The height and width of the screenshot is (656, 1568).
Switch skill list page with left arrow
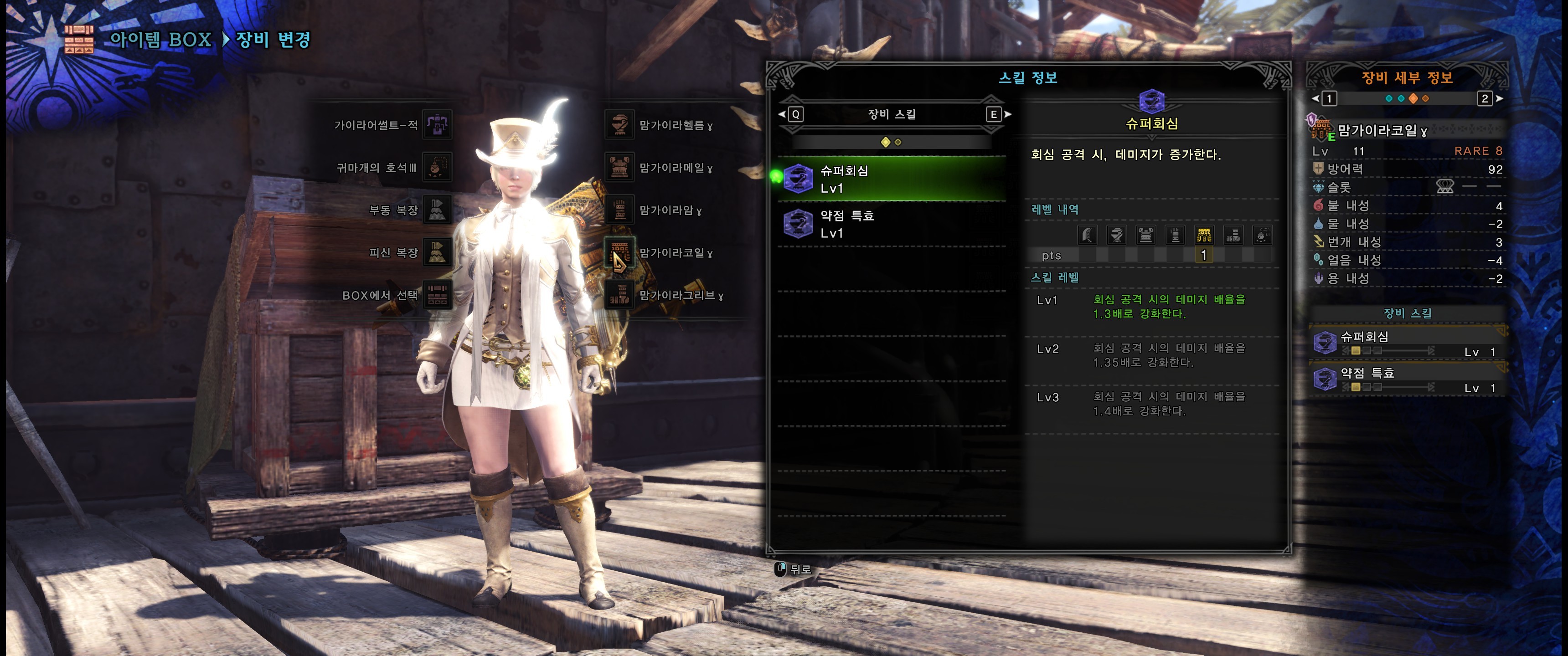tap(791, 114)
